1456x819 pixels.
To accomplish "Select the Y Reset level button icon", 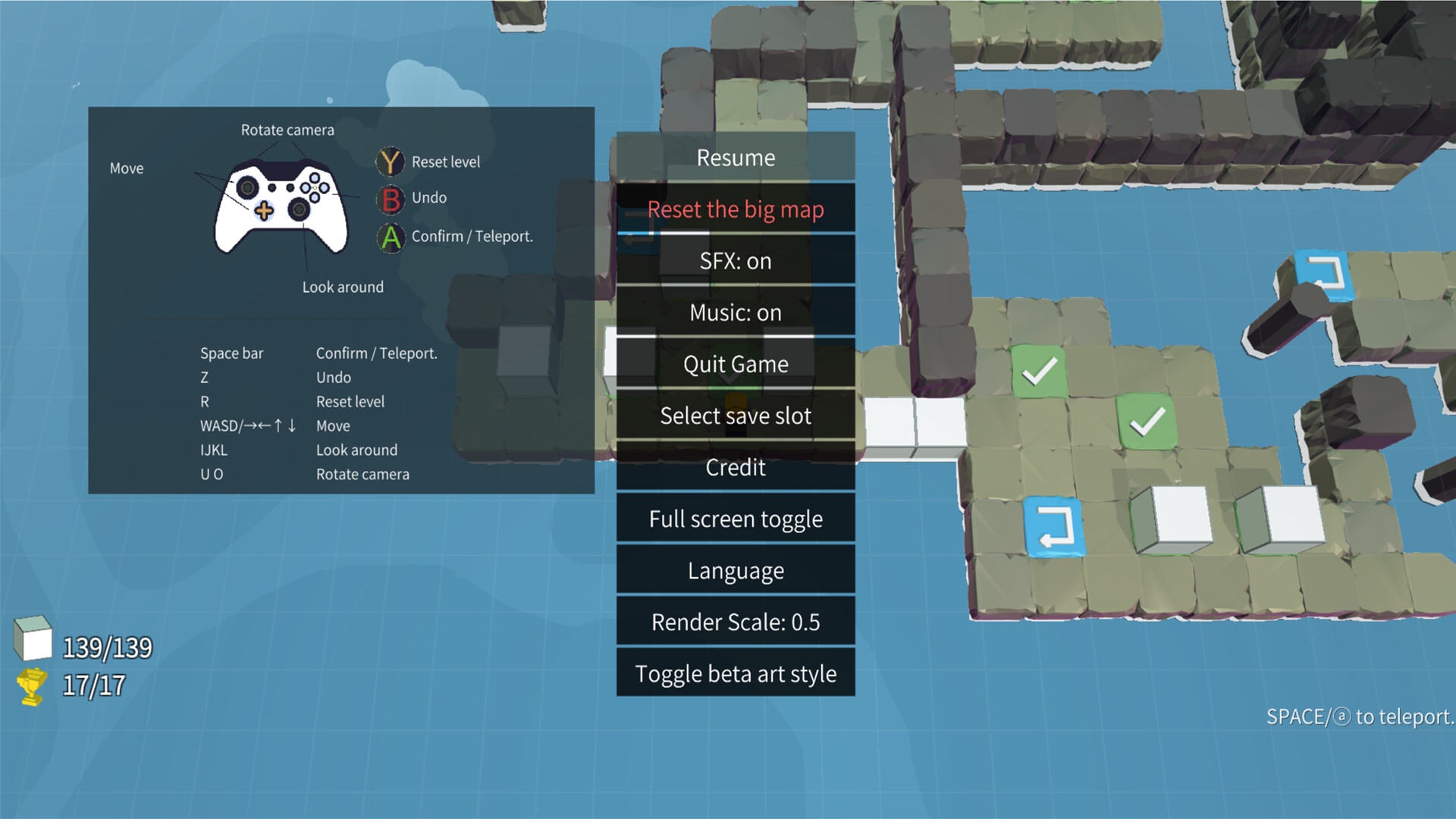I will click(x=390, y=162).
